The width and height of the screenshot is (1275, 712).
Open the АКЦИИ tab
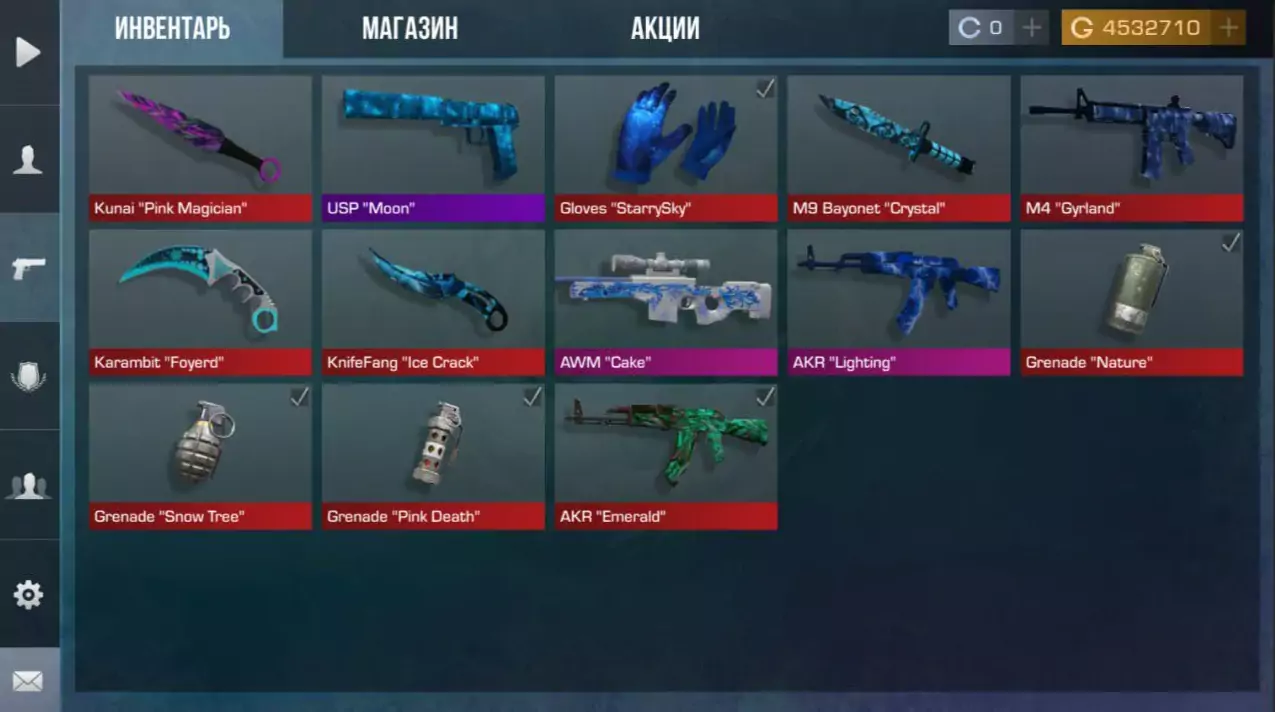[x=665, y=28]
